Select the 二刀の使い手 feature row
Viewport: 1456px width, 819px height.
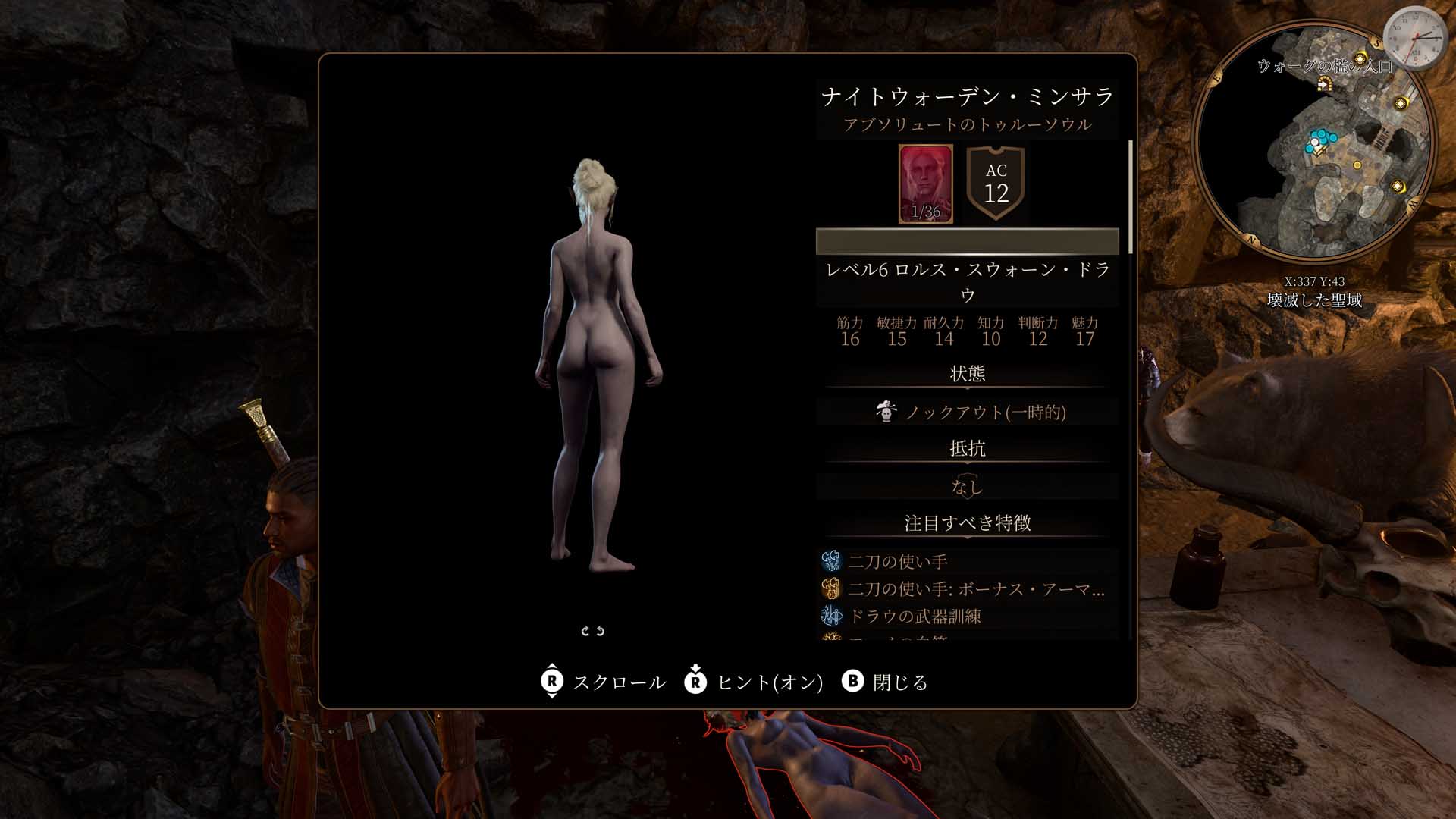[x=898, y=562]
